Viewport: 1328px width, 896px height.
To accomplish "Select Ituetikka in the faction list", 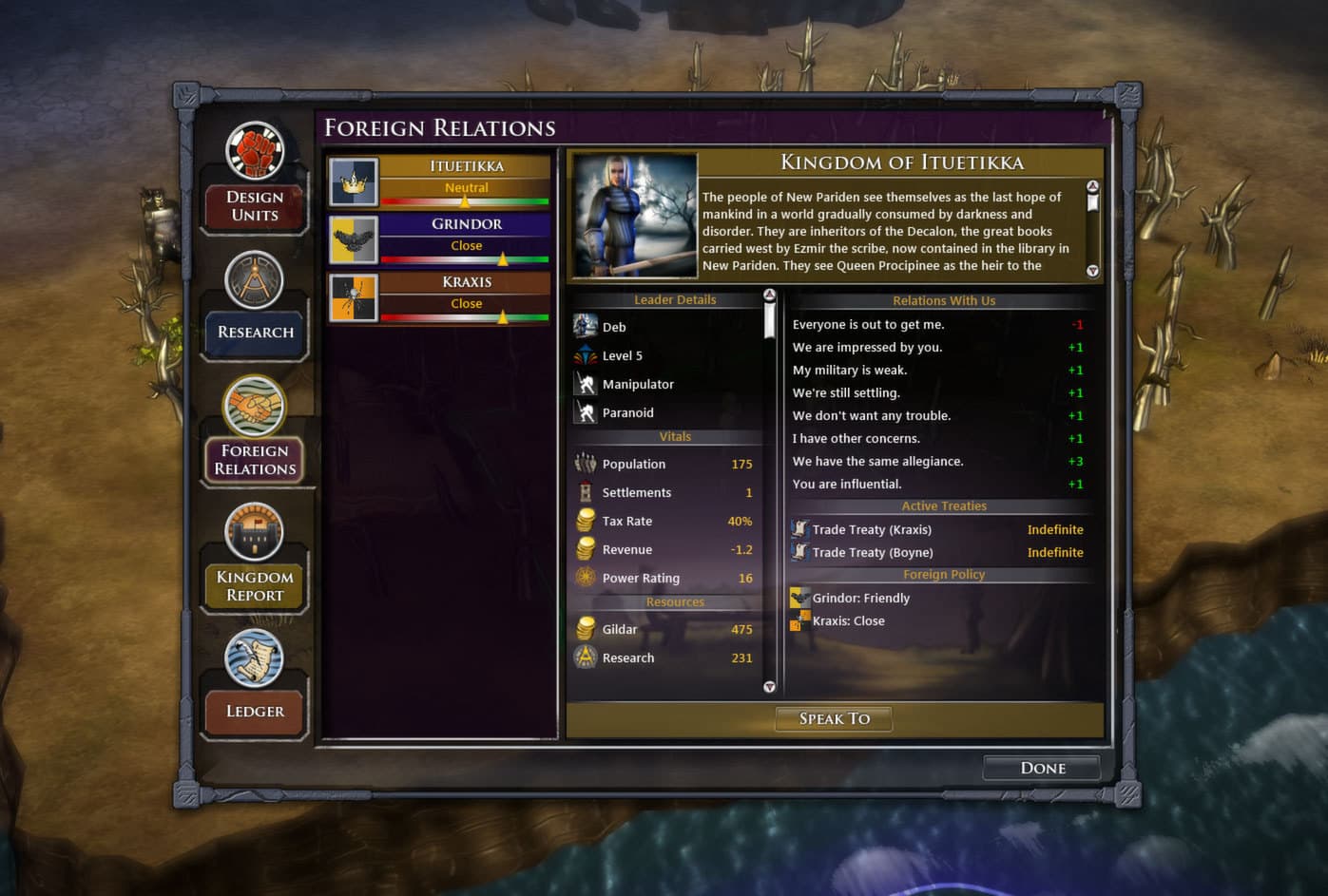I will (x=439, y=181).
